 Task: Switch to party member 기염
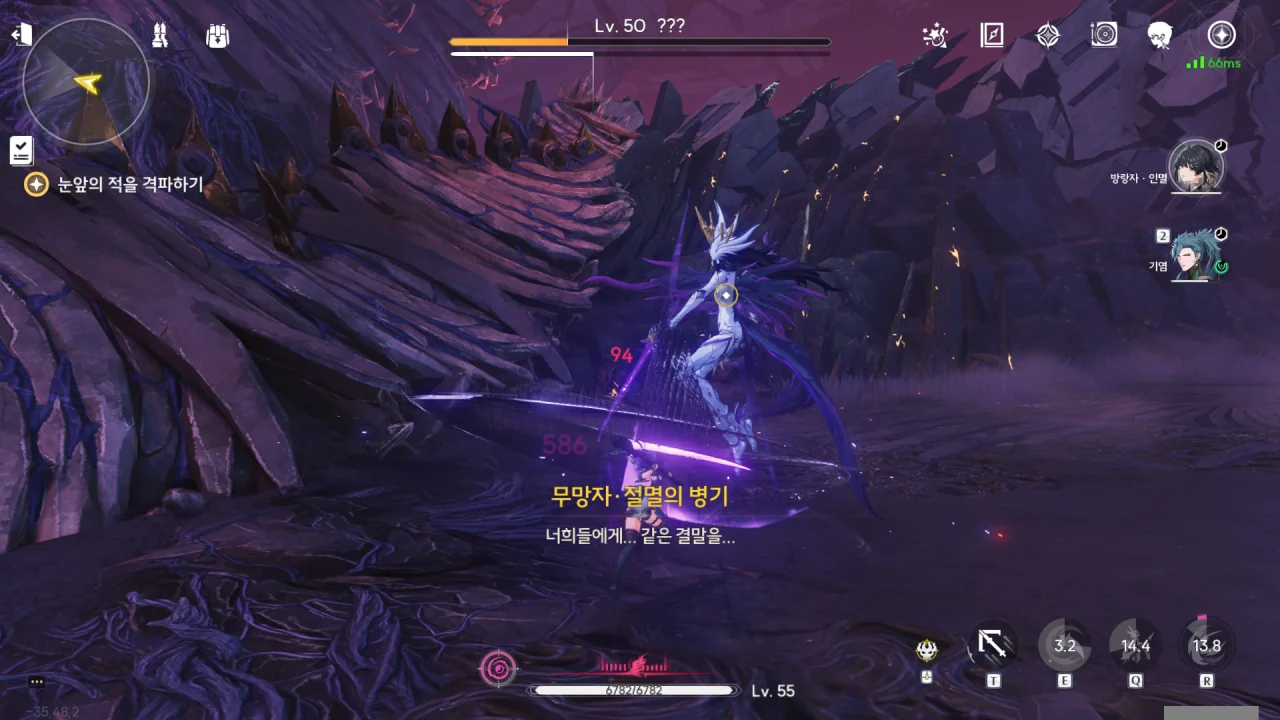[1195, 256]
